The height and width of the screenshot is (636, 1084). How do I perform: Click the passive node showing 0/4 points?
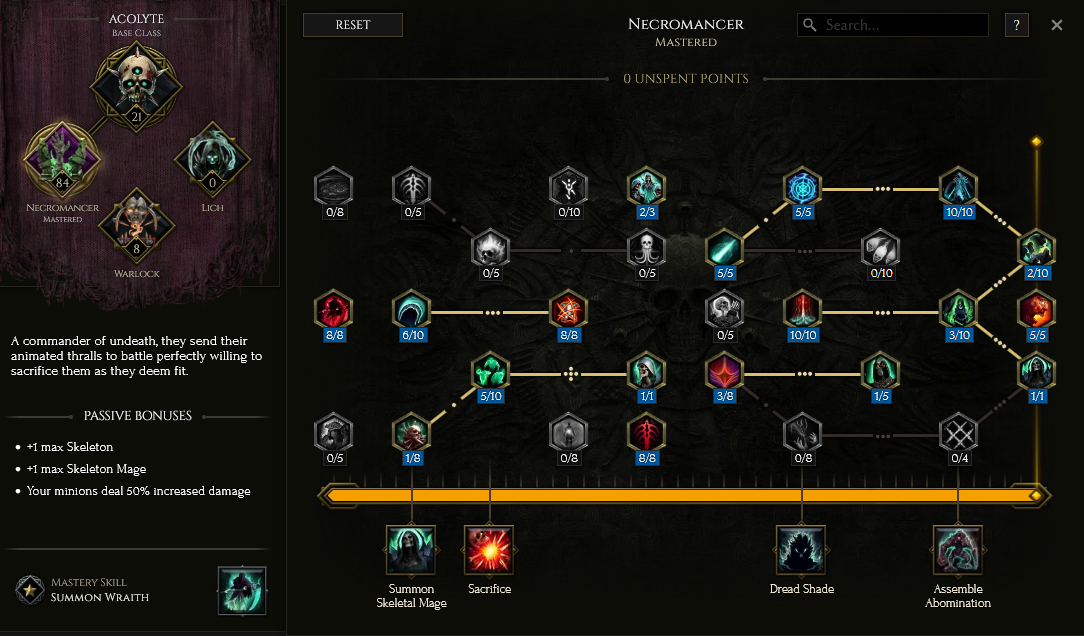click(958, 435)
